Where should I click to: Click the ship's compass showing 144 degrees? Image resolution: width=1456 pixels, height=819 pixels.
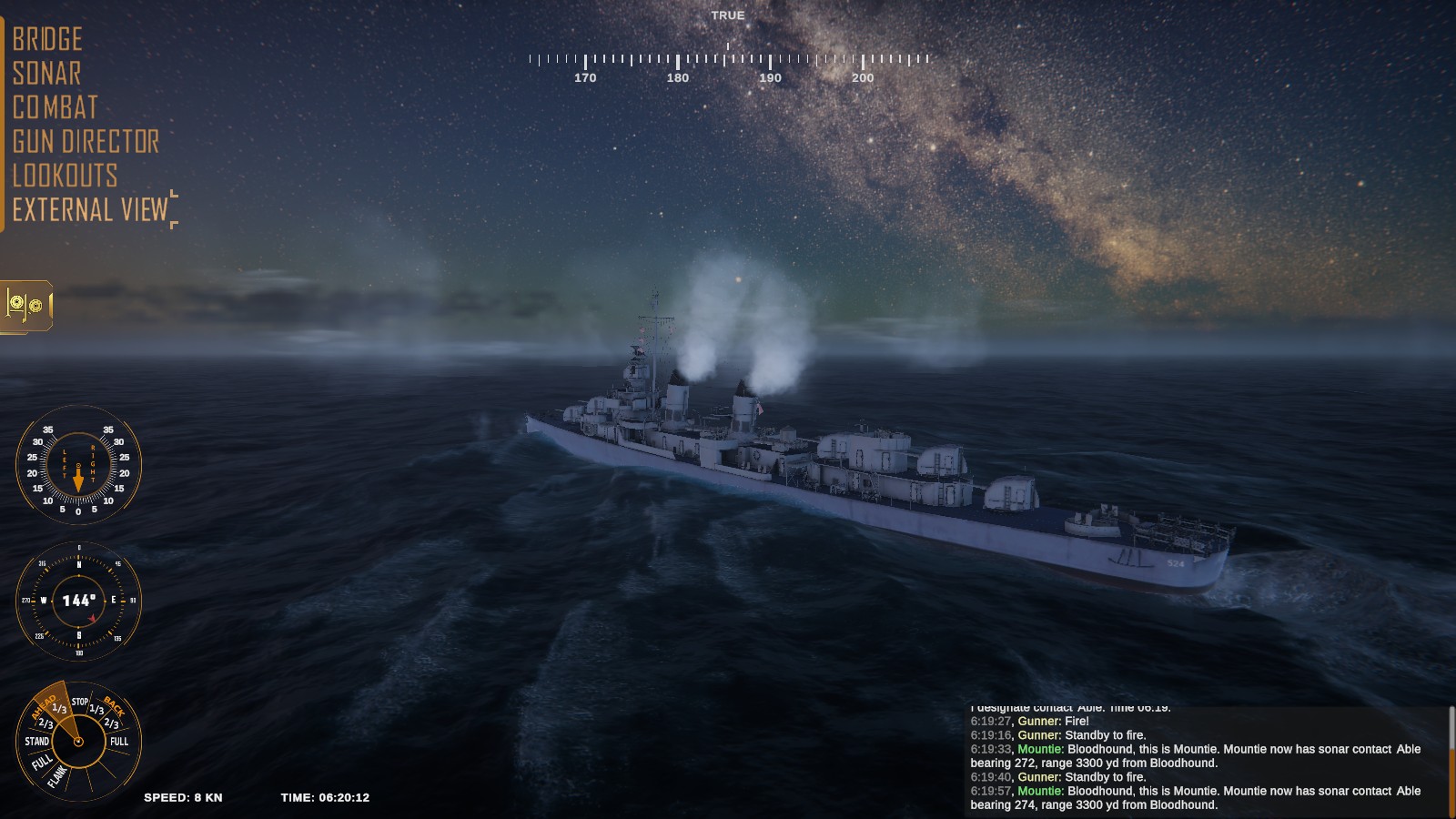pos(79,602)
